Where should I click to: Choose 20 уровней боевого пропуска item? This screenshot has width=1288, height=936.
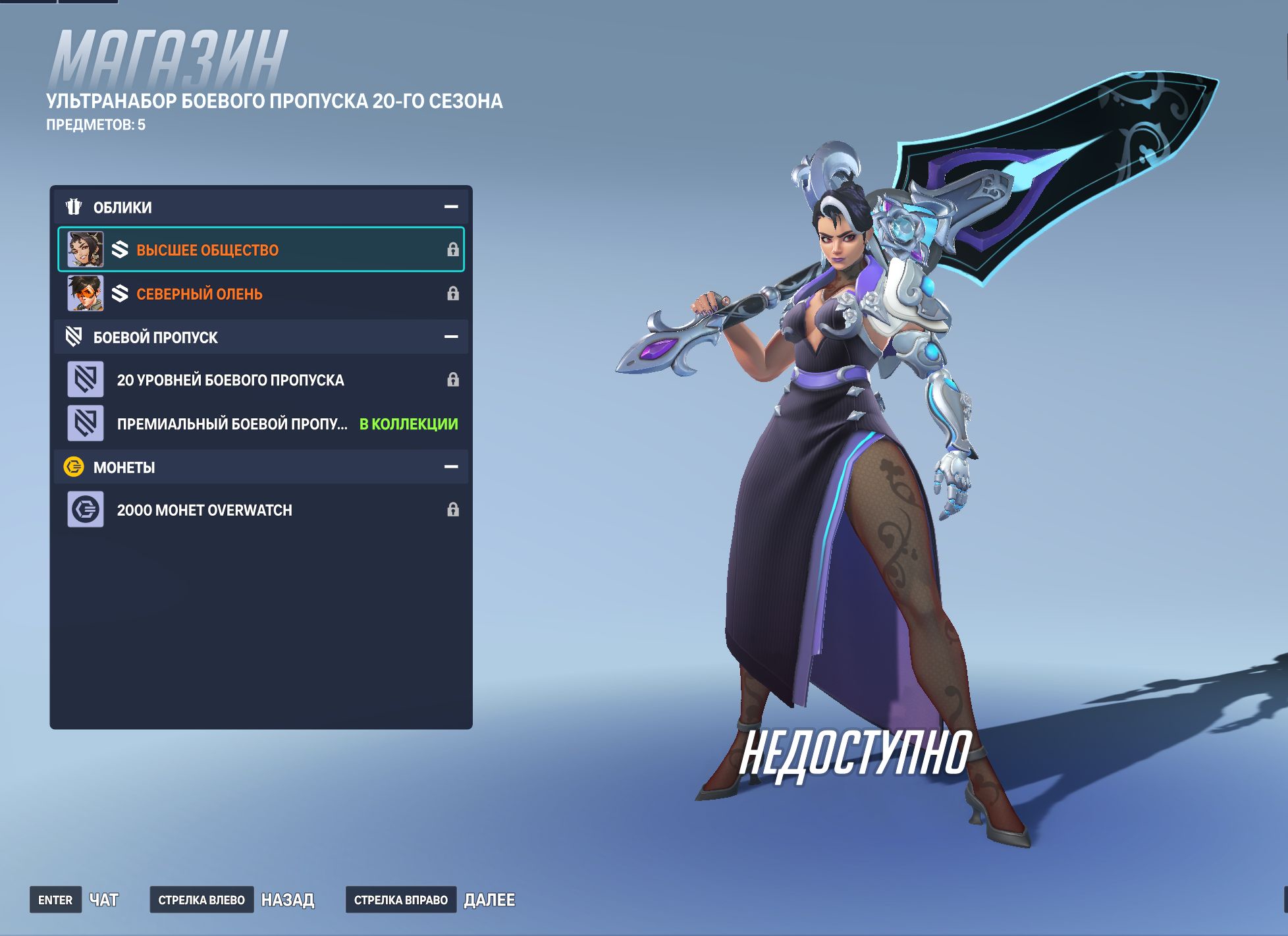tap(261, 380)
